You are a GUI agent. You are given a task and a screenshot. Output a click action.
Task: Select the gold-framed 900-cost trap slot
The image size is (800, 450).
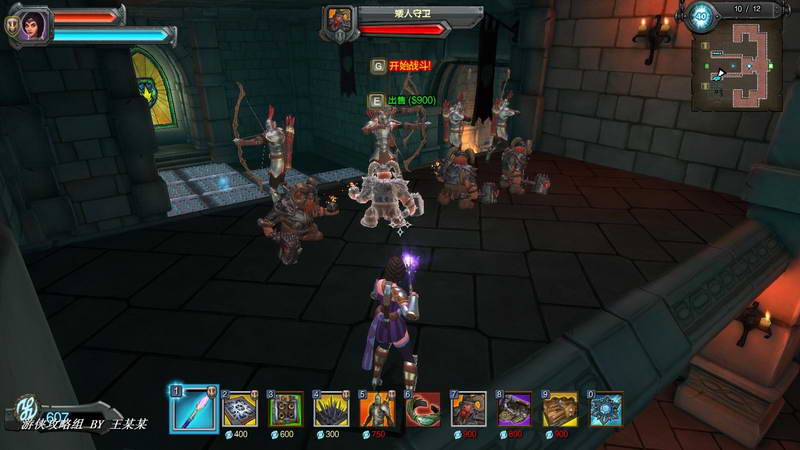(562, 409)
